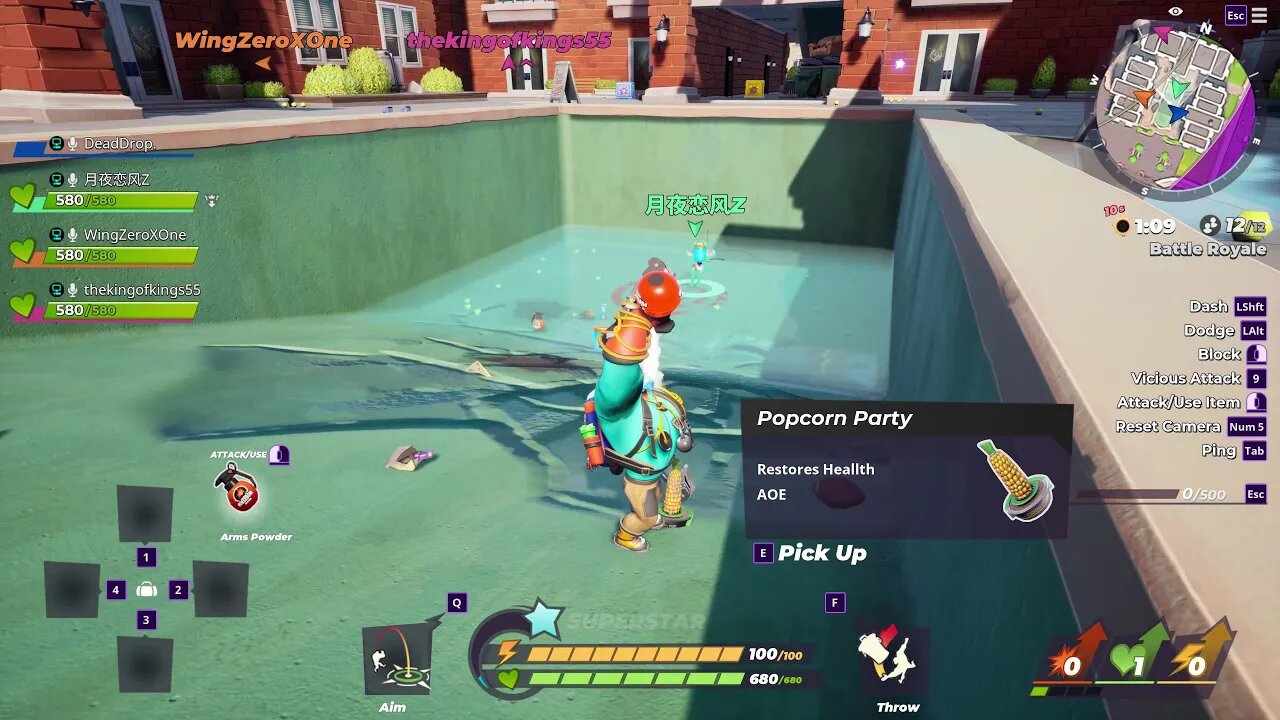
Task: Select the Popcorn Party item tooltip
Action: pos(907,471)
